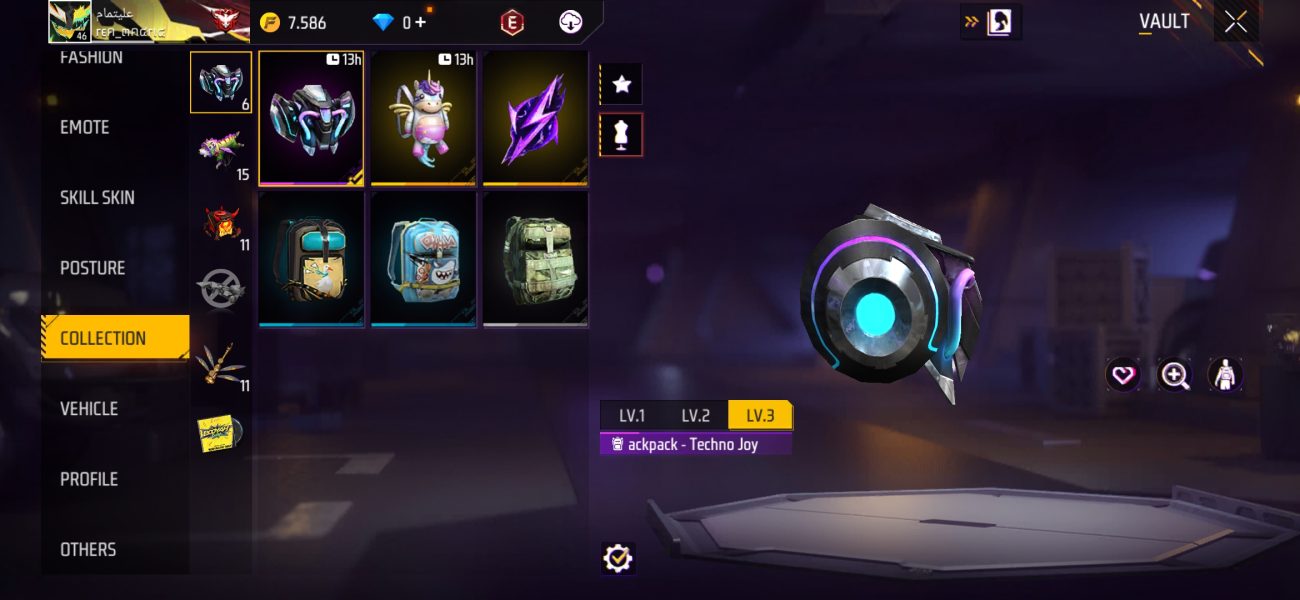This screenshot has height=600, width=1300.
Task: Open the gear settings at bottom
Action: click(618, 558)
